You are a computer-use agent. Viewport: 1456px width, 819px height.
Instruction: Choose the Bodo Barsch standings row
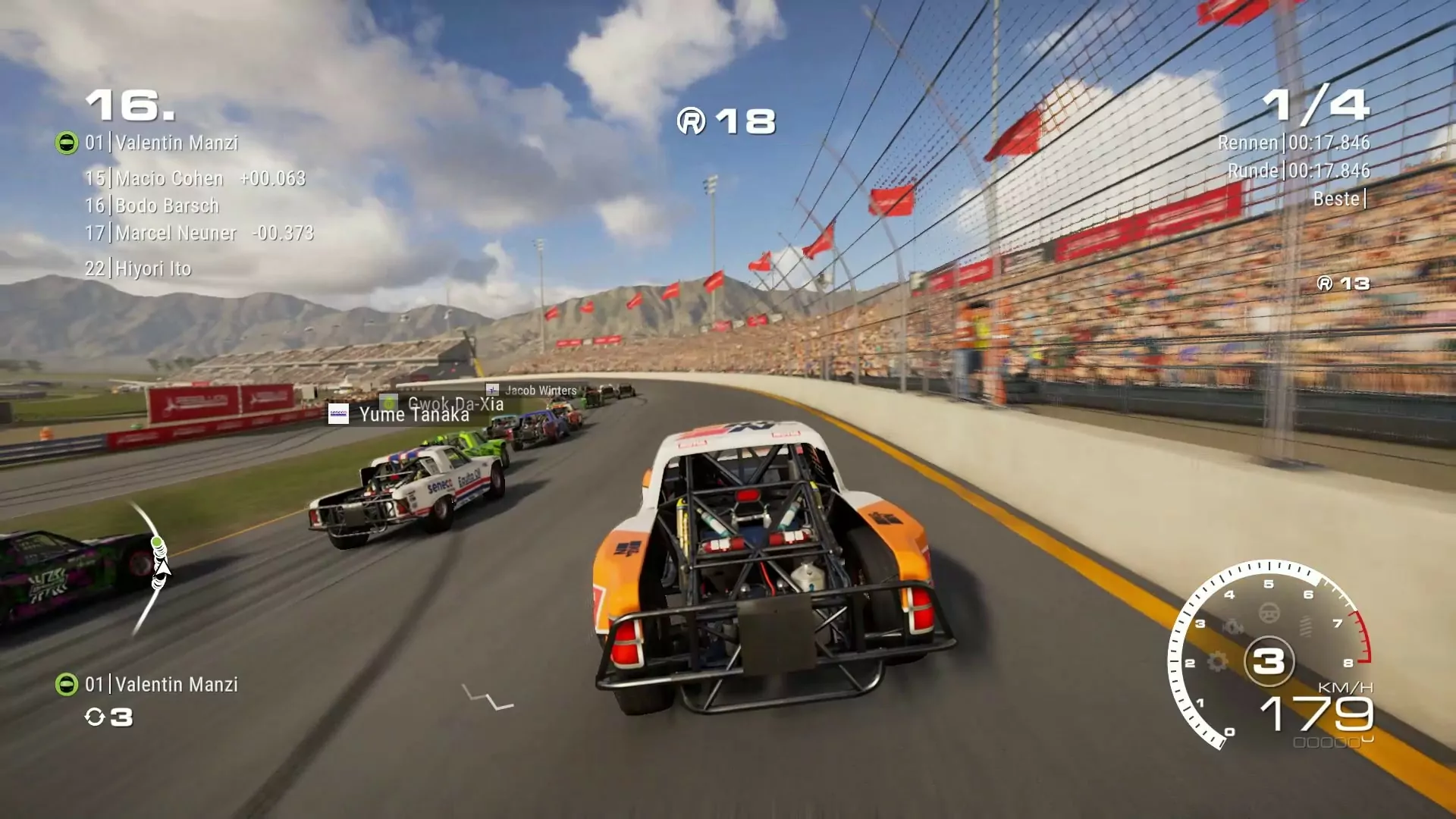coord(166,206)
